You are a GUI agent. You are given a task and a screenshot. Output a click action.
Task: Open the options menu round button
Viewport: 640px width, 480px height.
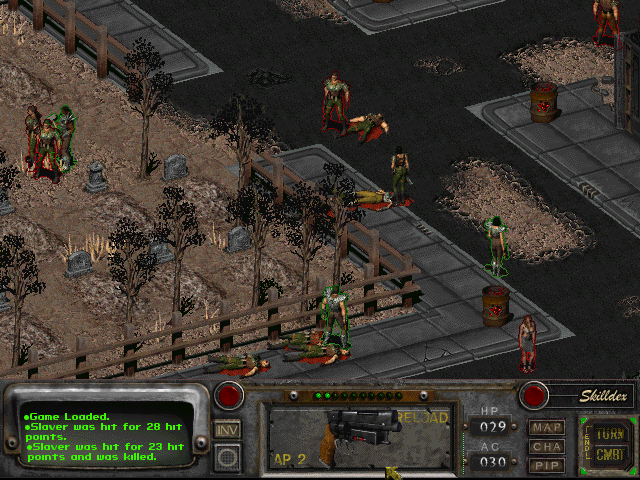pos(228,457)
